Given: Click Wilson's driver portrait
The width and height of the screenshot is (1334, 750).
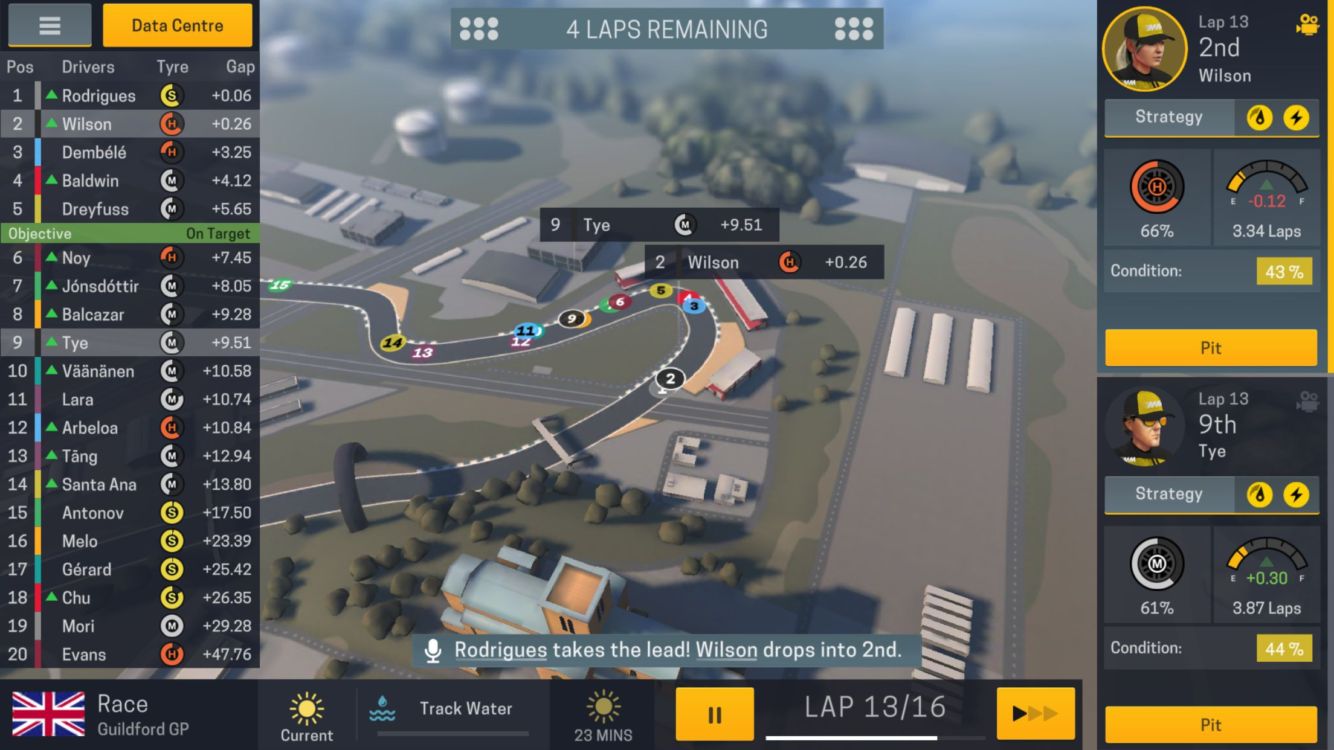Looking at the screenshot, I should [1144, 48].
